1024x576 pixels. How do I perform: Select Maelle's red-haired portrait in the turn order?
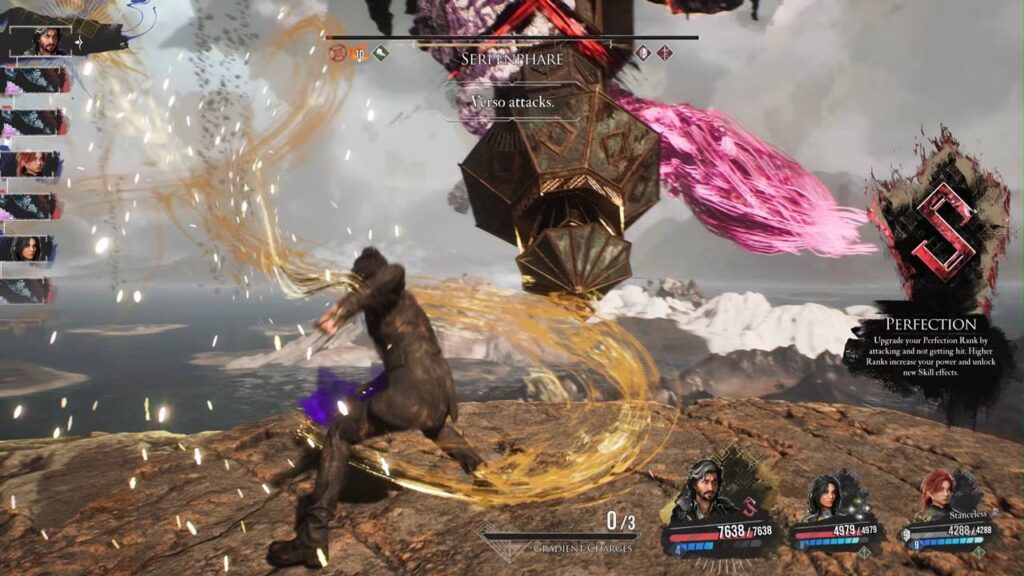(x=33, y=165)
